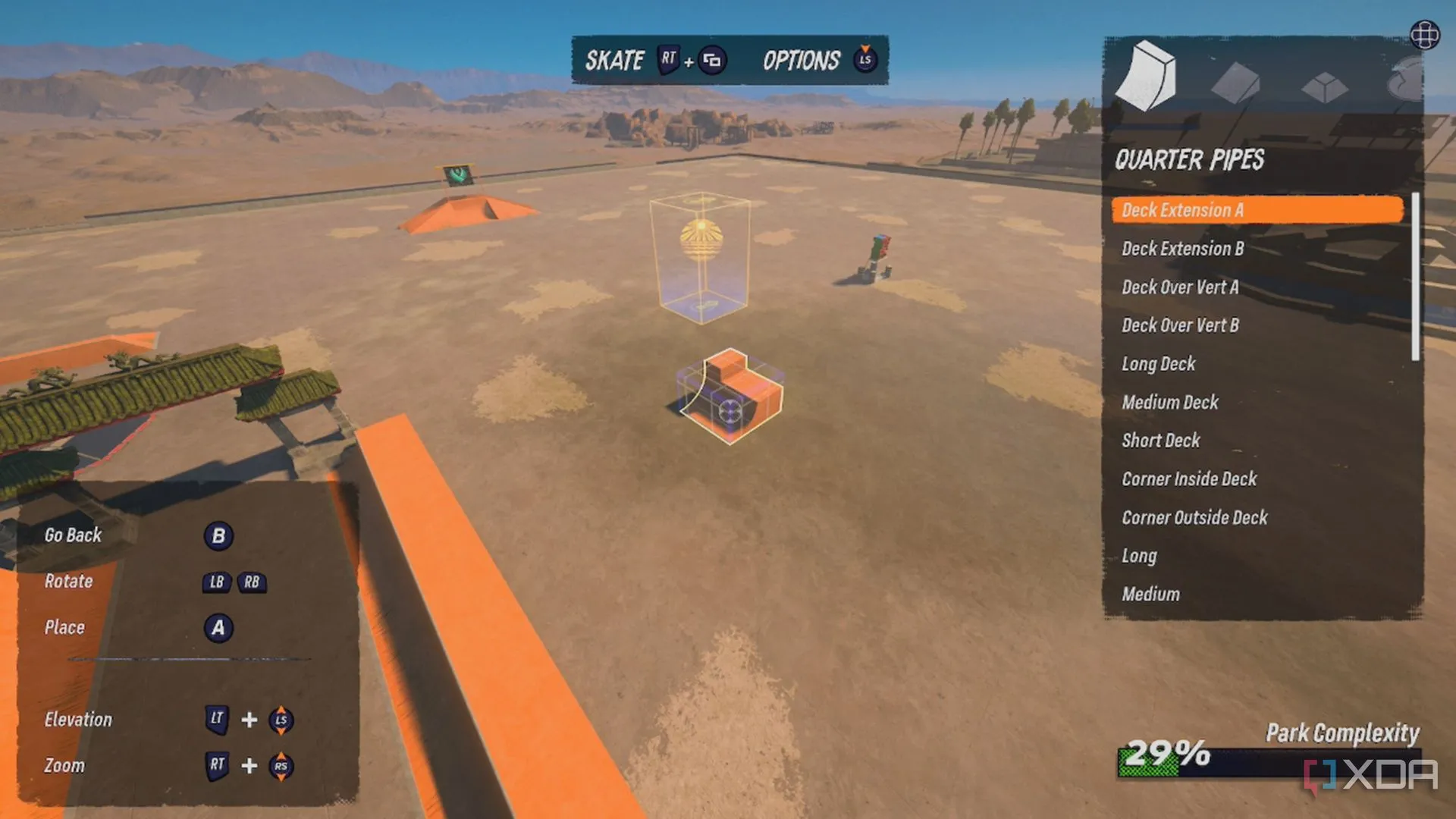The height and width of the screenshot is (819, 1456).
Task: Click the quarter pipes list scrollbar
Action: click(x=1415, y=277)
